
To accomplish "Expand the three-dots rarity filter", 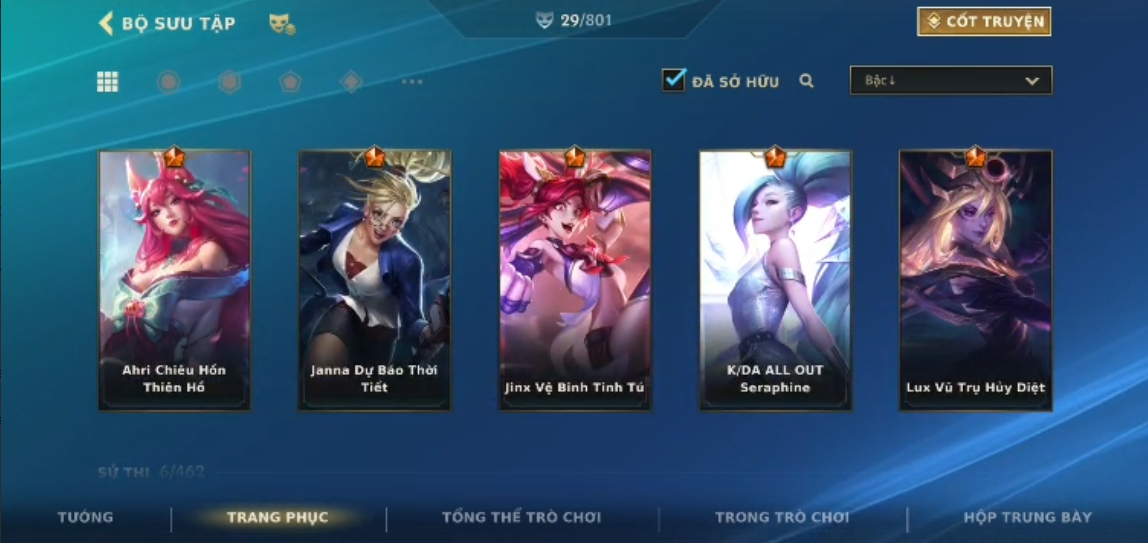I will point(412,82).
